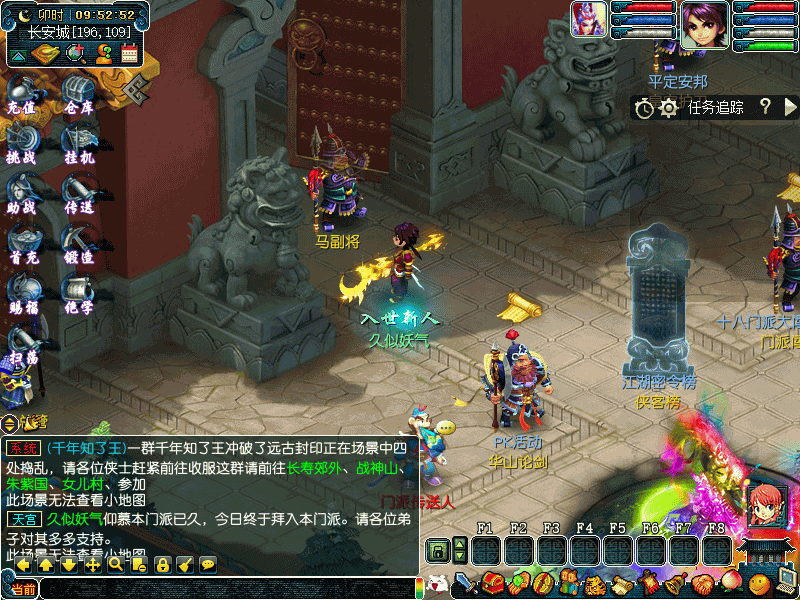Open the red treasure chest bag icon
Viewport: 800px width, 600px height.
(x=492, y=583)
